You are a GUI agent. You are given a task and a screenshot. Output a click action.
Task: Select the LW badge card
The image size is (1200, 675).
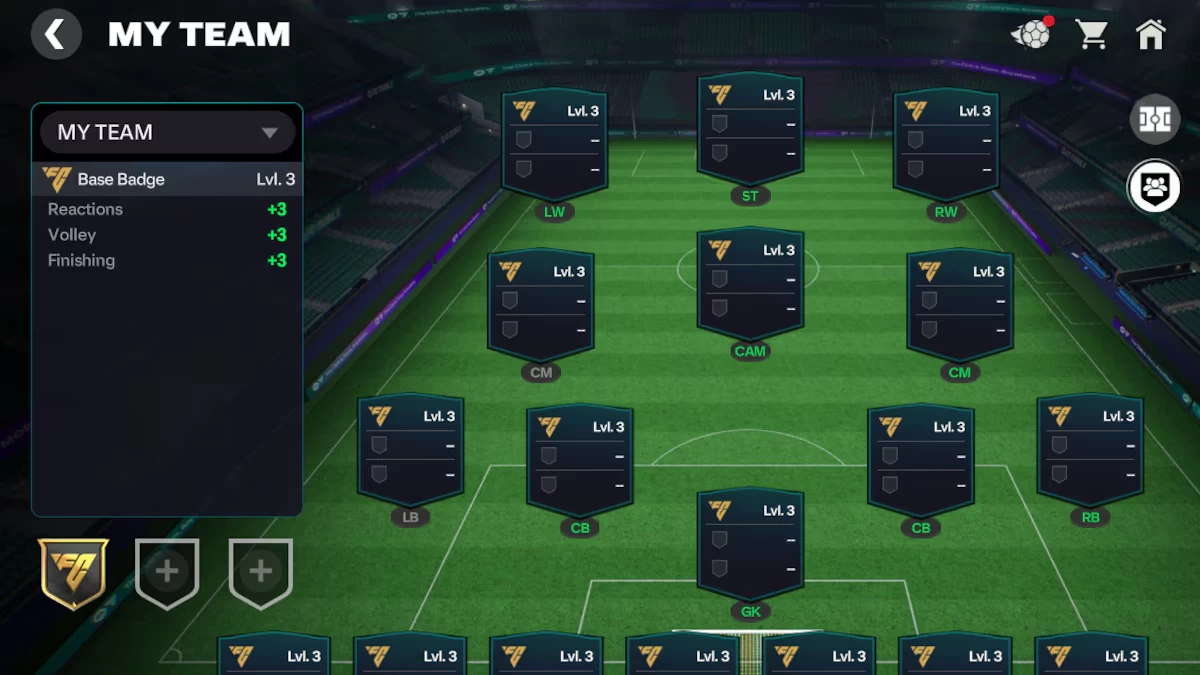pos(554,146)
